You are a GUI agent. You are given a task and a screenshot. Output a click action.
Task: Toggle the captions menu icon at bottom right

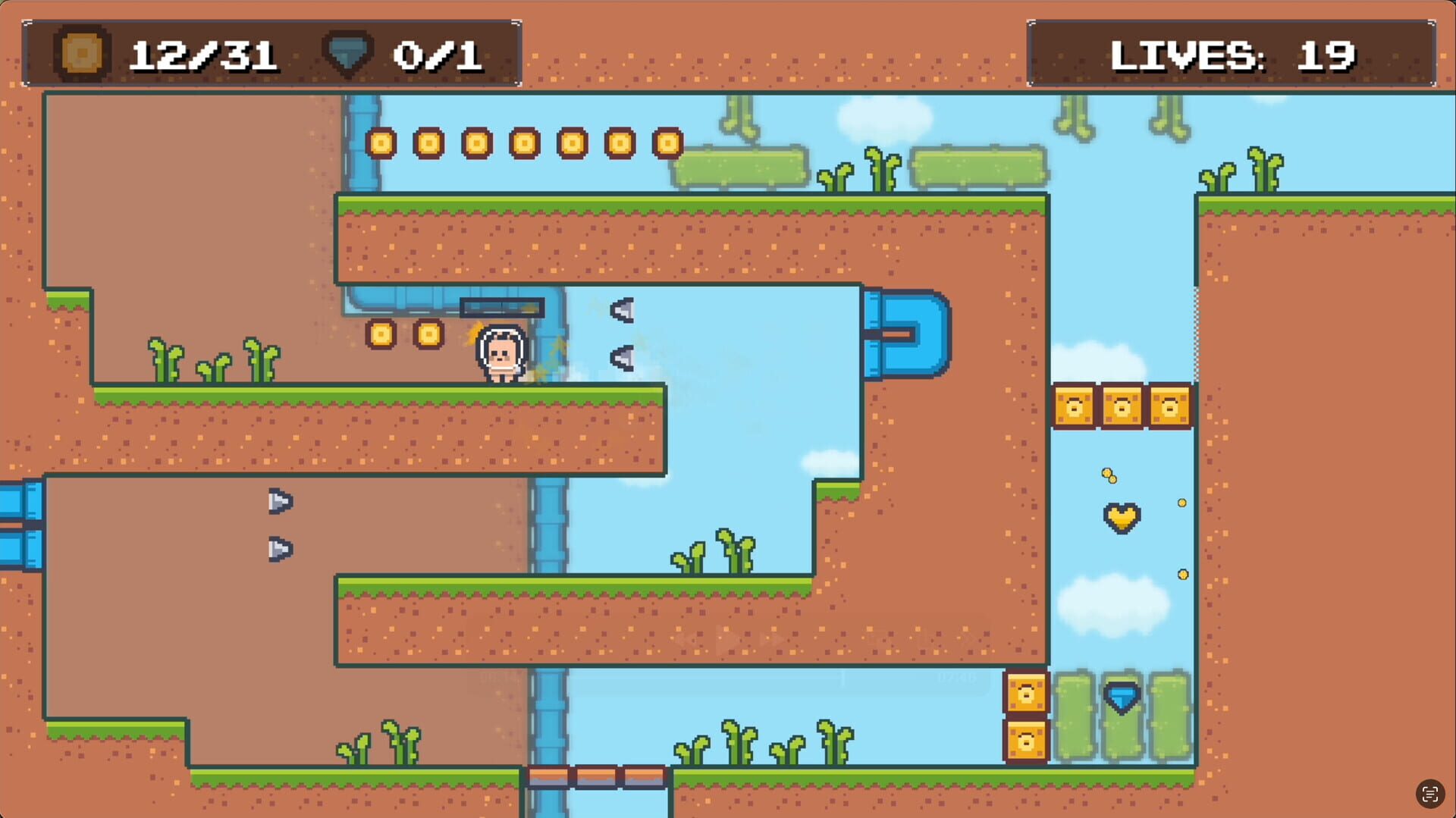pos(1430,792)
